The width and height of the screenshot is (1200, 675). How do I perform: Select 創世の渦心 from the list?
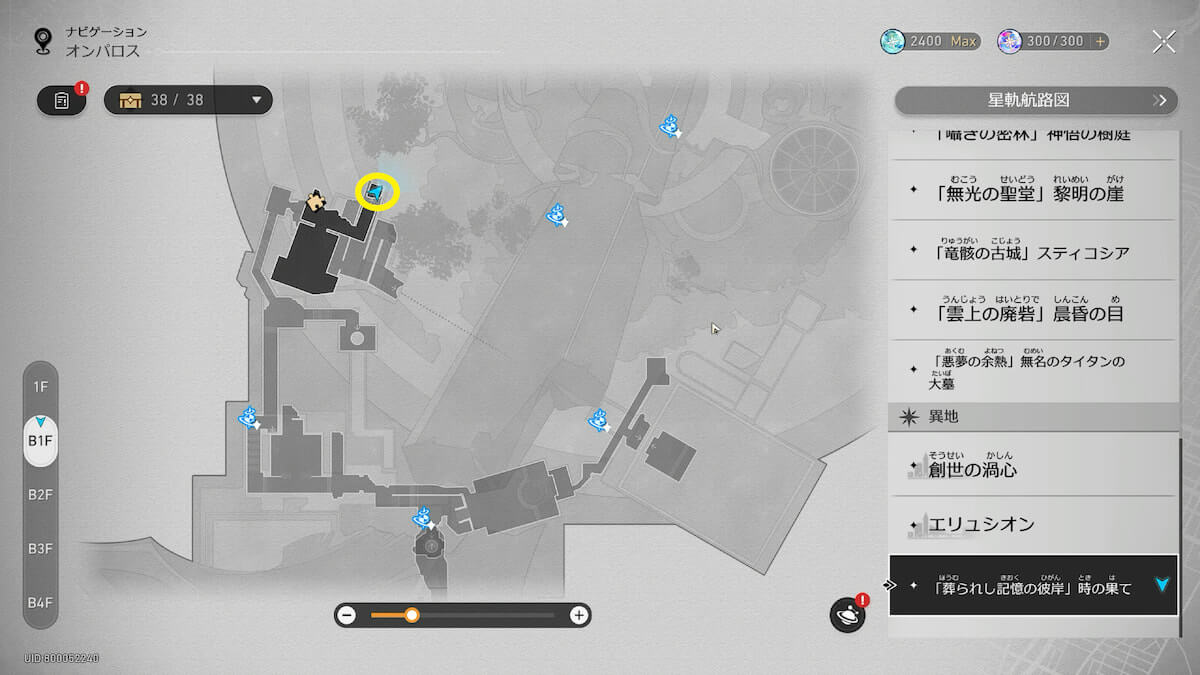pyautogui.click(x=1033, y=468)
